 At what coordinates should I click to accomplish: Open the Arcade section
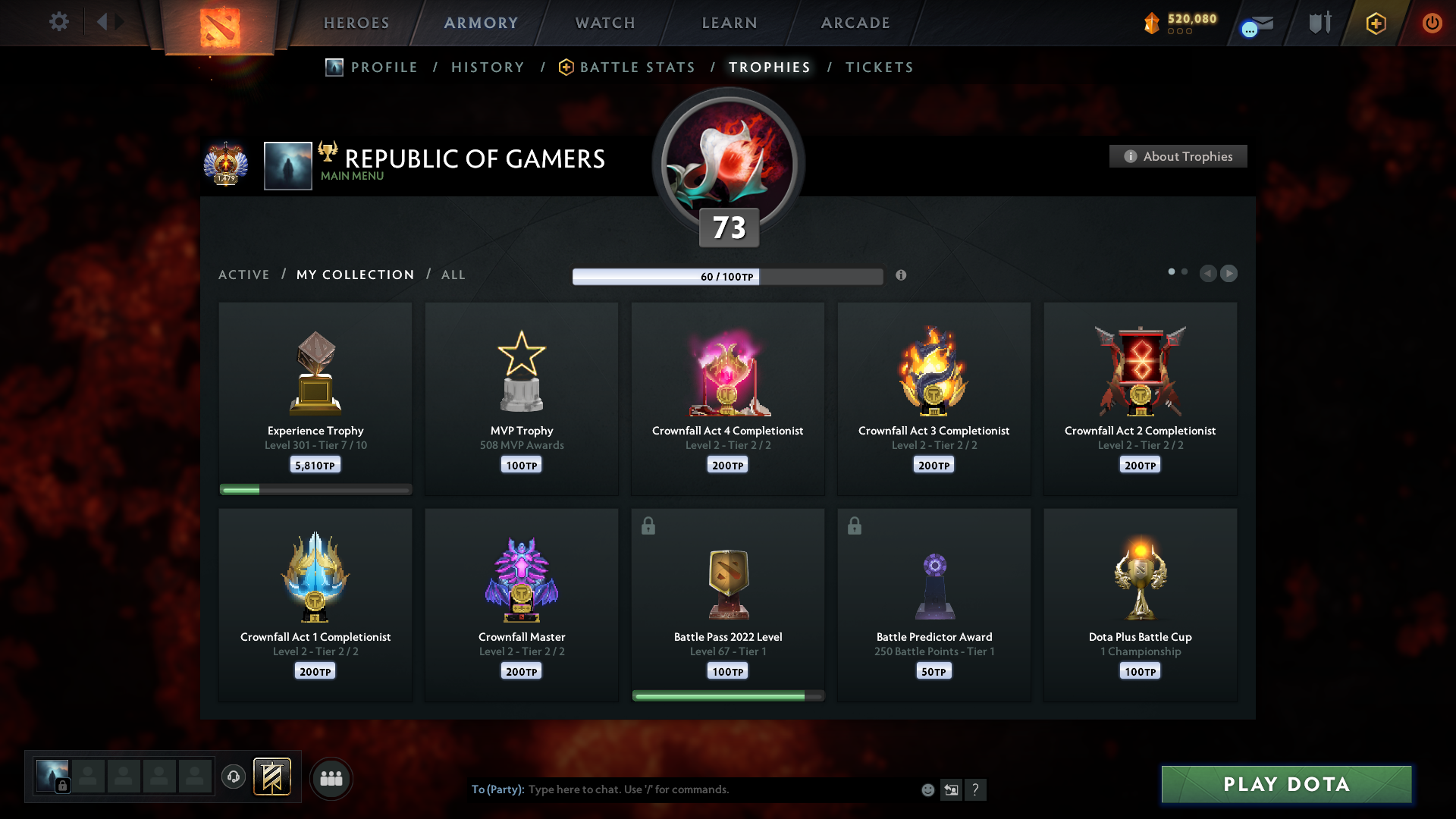coord(855,23)
